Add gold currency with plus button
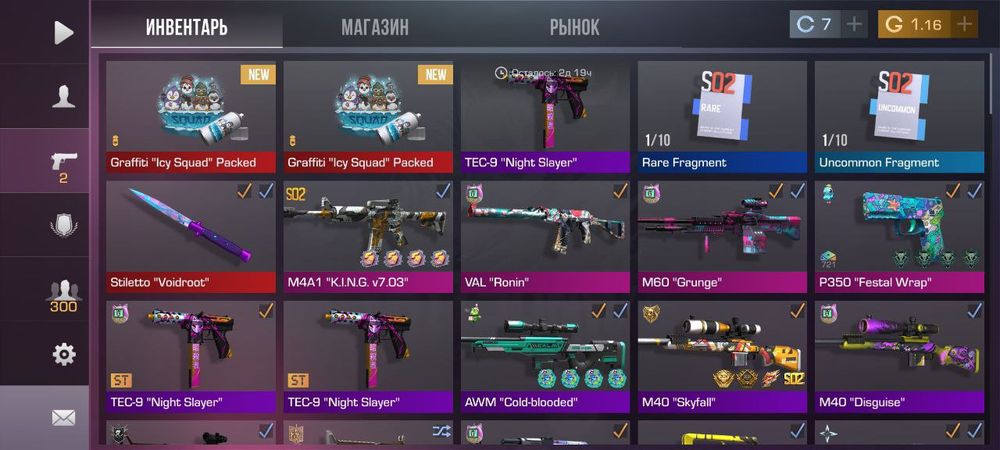 (x=964, y=24)
